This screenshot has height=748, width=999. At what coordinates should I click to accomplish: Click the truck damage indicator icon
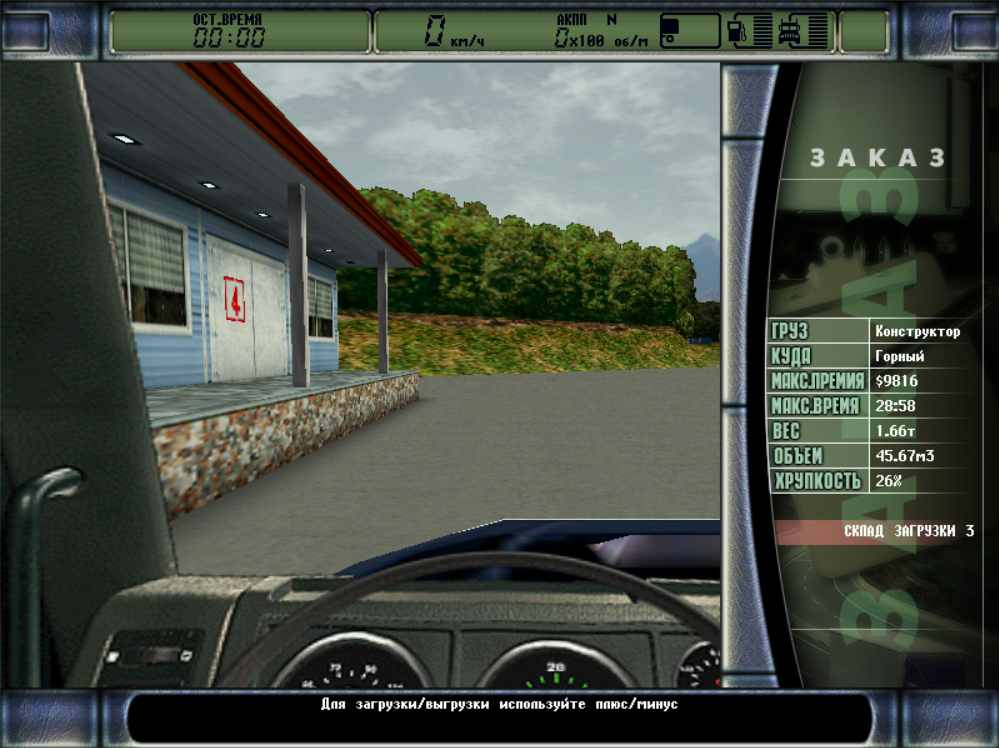pyautogui.click(x=791, y=31)
